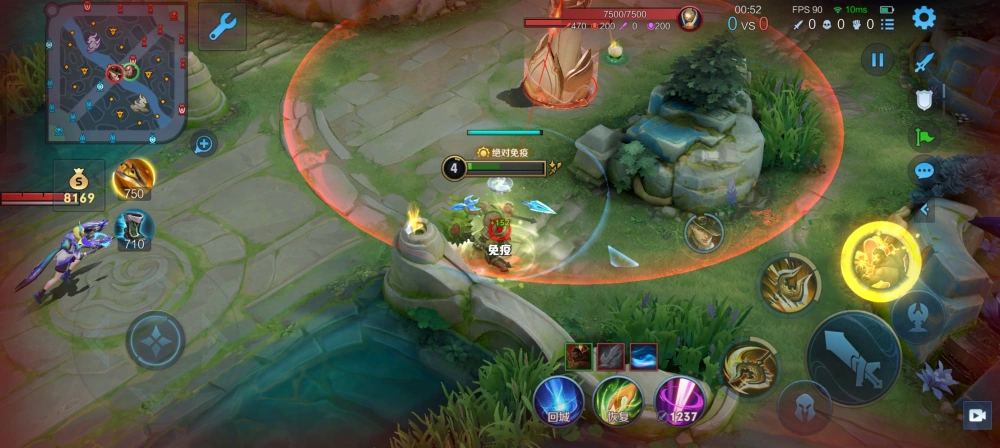Use the Recall (回城) spell
Viewport: 1000px width, 448px height.
point(556,399)
